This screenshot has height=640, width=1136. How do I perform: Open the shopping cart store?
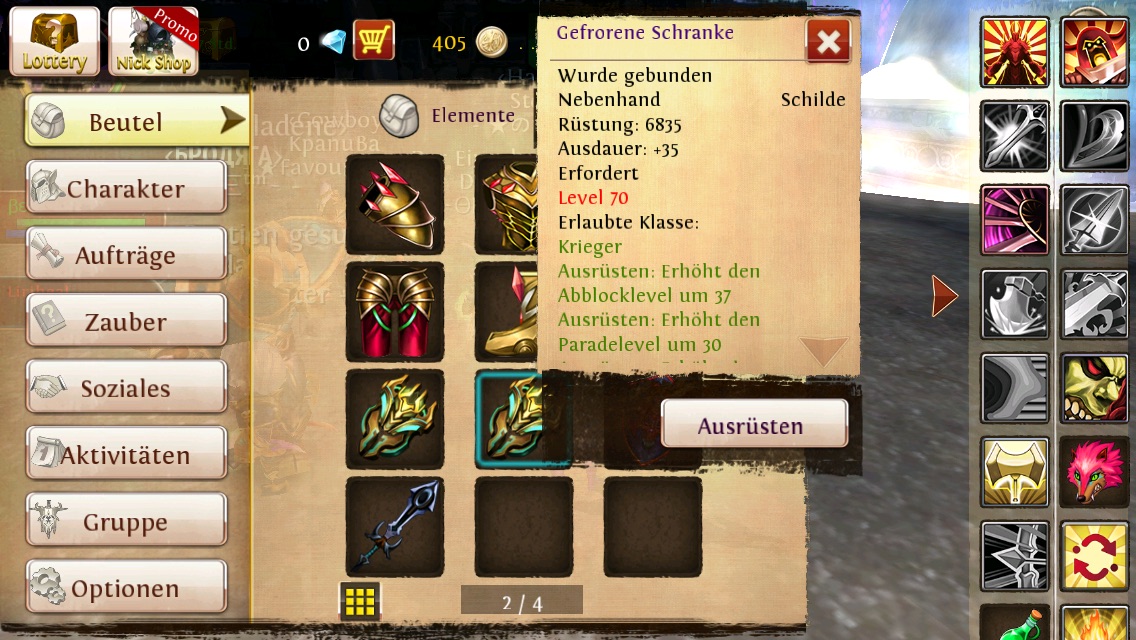click(x=374, y=41)
